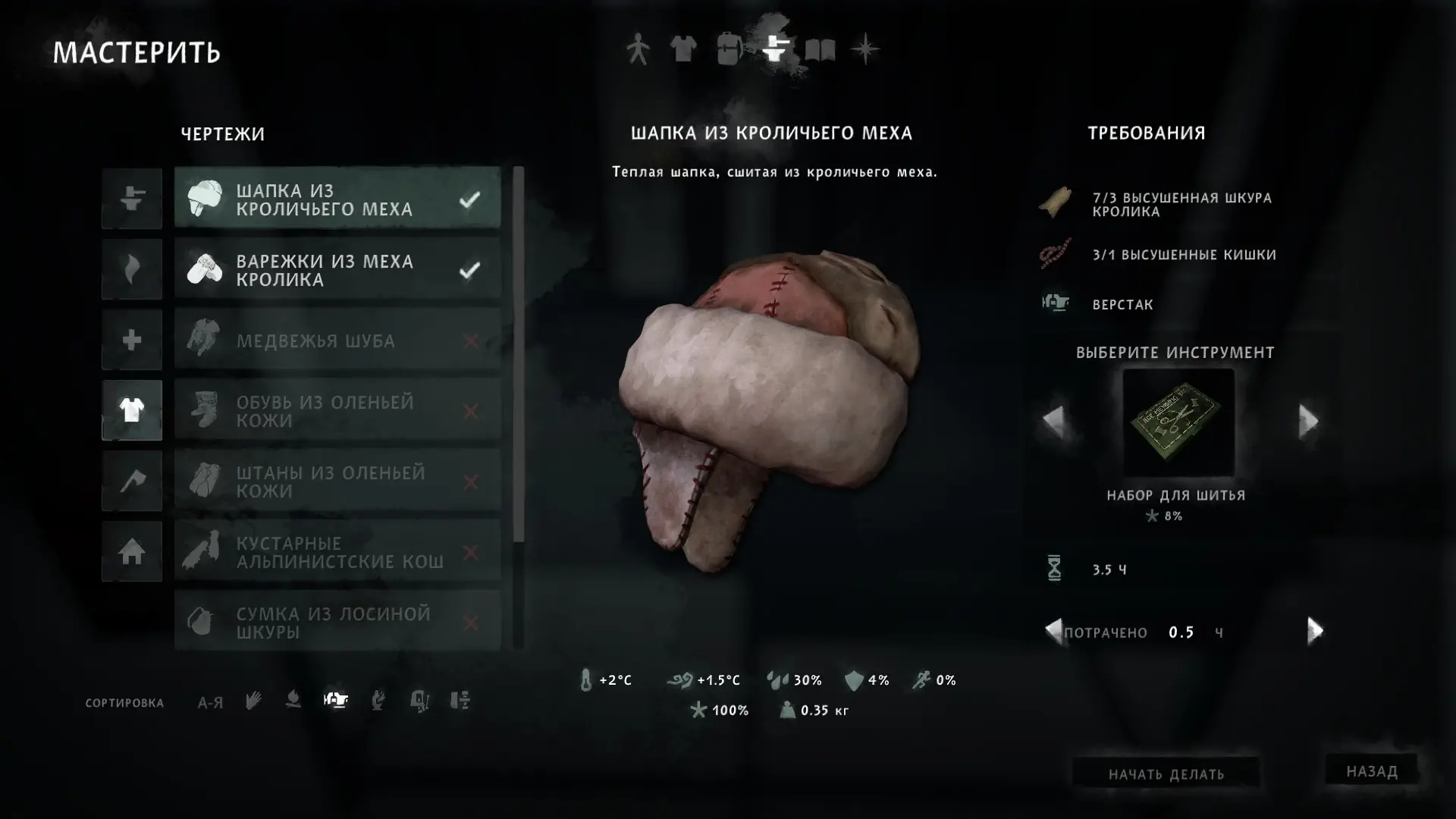Pick the deerskin boots blueprint
1456x819 pixels.
337,411
